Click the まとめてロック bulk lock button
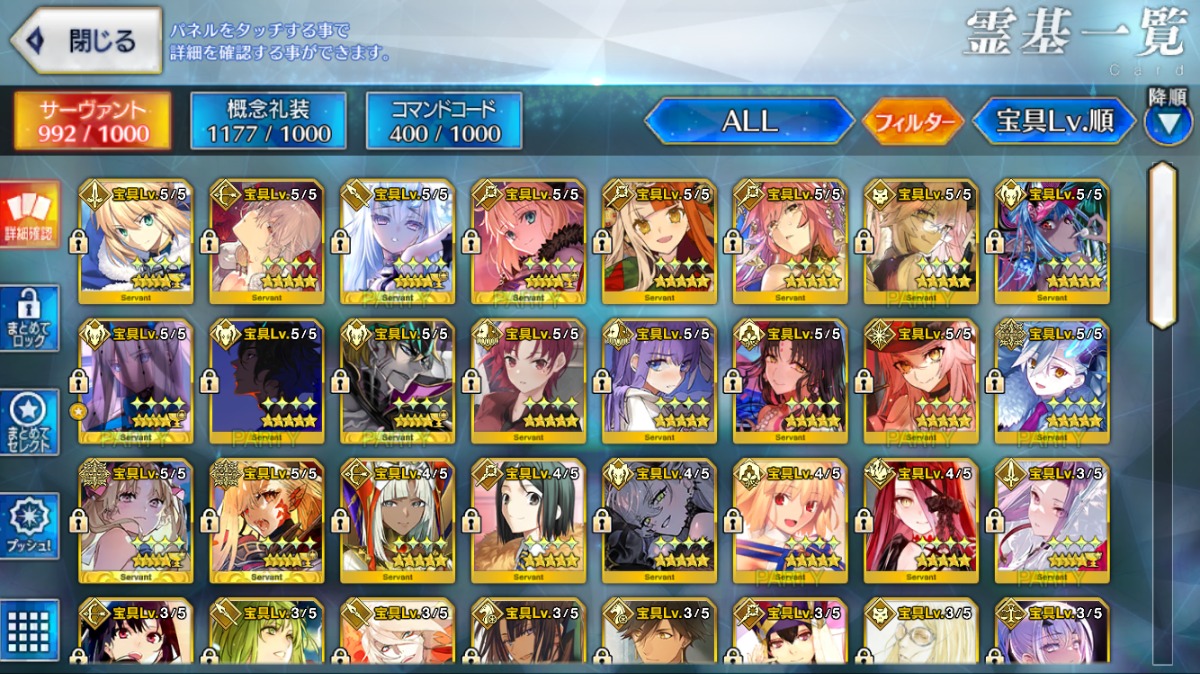1200x674 pixels. (x=30, y=318)
